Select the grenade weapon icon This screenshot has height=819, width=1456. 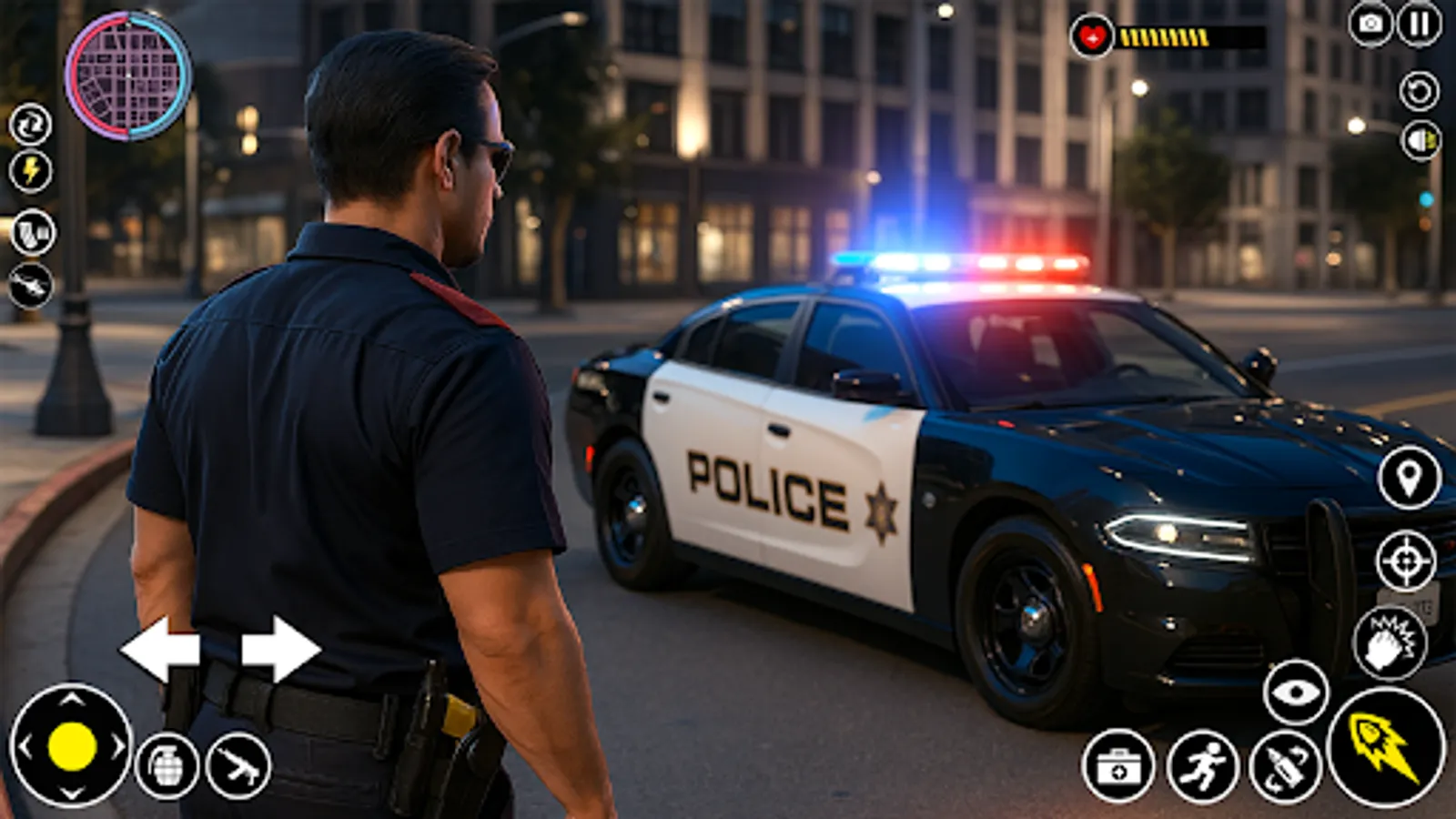[x=169, y=763]
